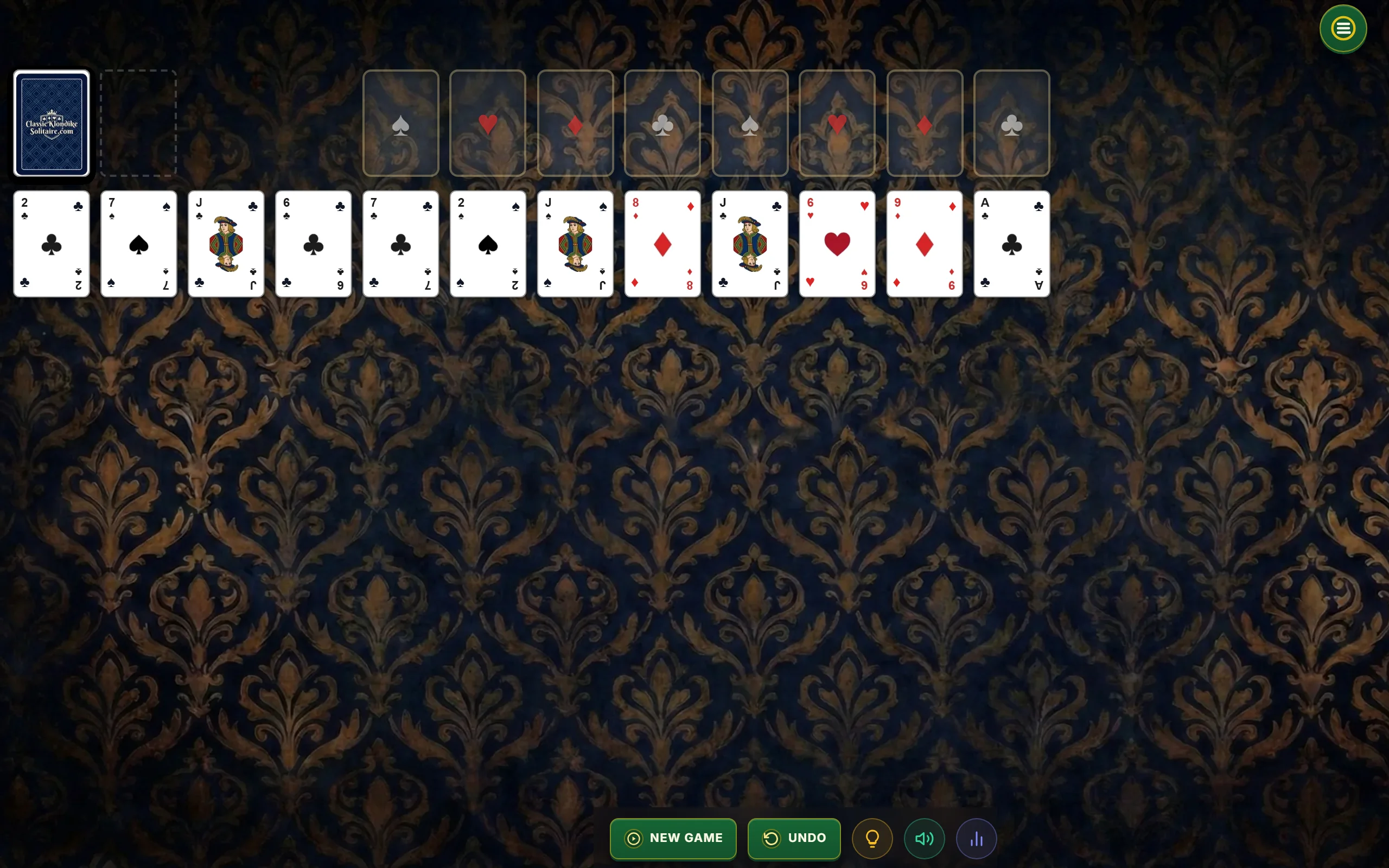
Task: Click the empty waste pile slot
Action: pos(138,122)
